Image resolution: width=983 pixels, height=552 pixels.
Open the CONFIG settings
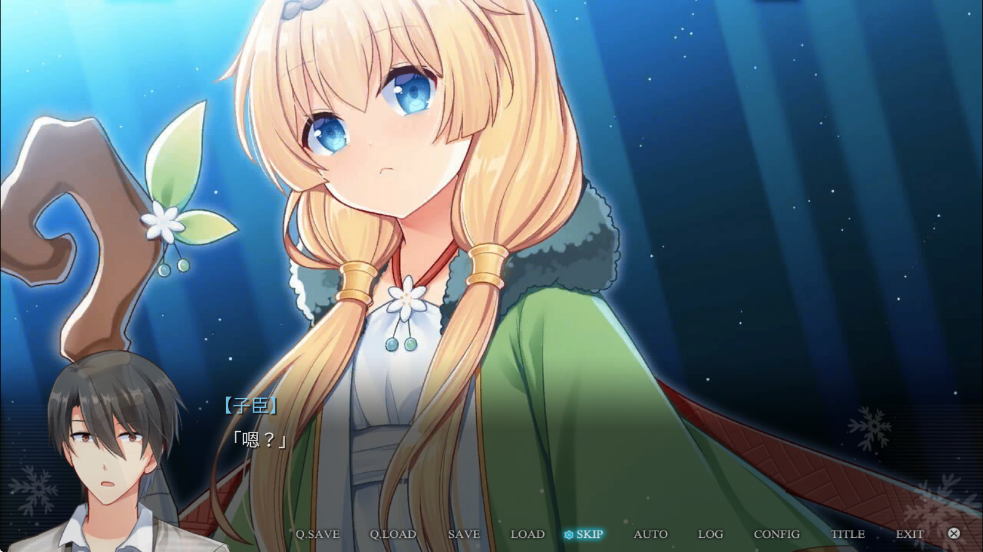point(776,534)
